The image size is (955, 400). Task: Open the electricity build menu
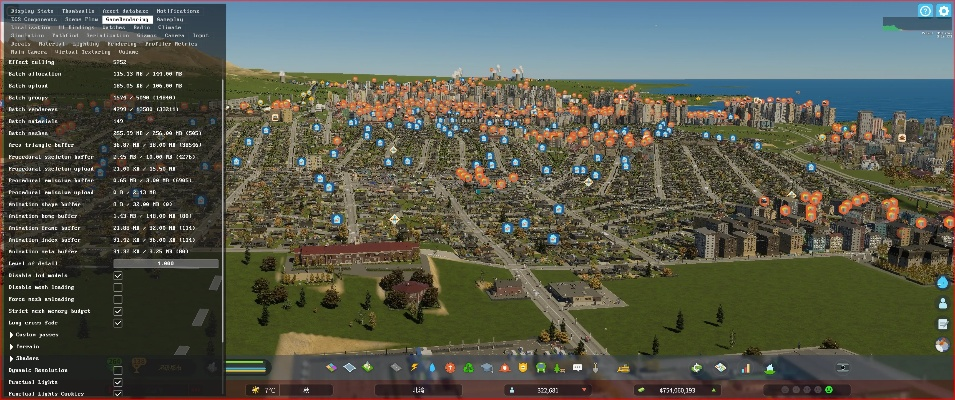click(416, 368)
